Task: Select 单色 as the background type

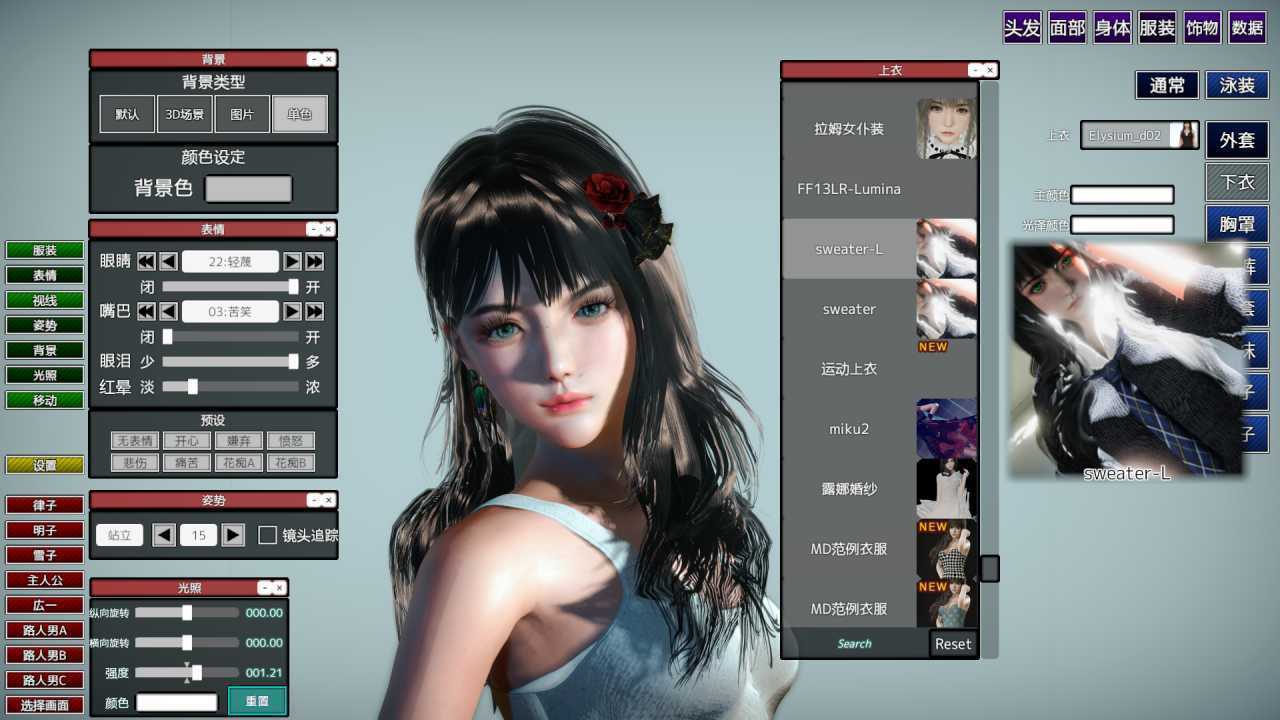Action: (302, 113)
